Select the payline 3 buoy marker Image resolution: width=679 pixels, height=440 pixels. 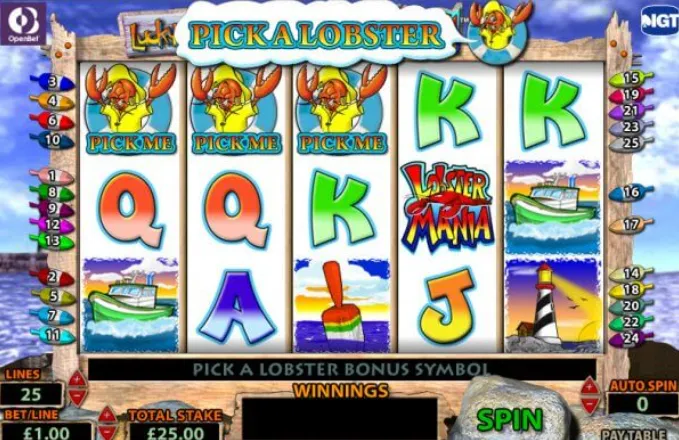[52, 82]
